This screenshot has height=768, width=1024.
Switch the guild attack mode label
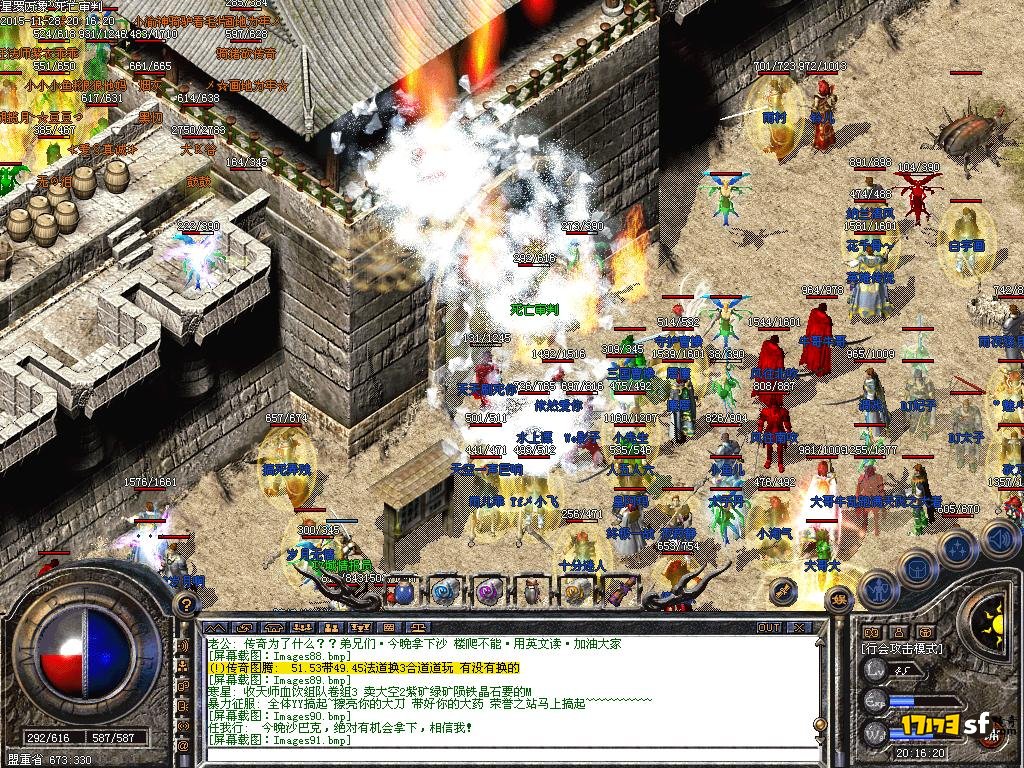[903, 648]
